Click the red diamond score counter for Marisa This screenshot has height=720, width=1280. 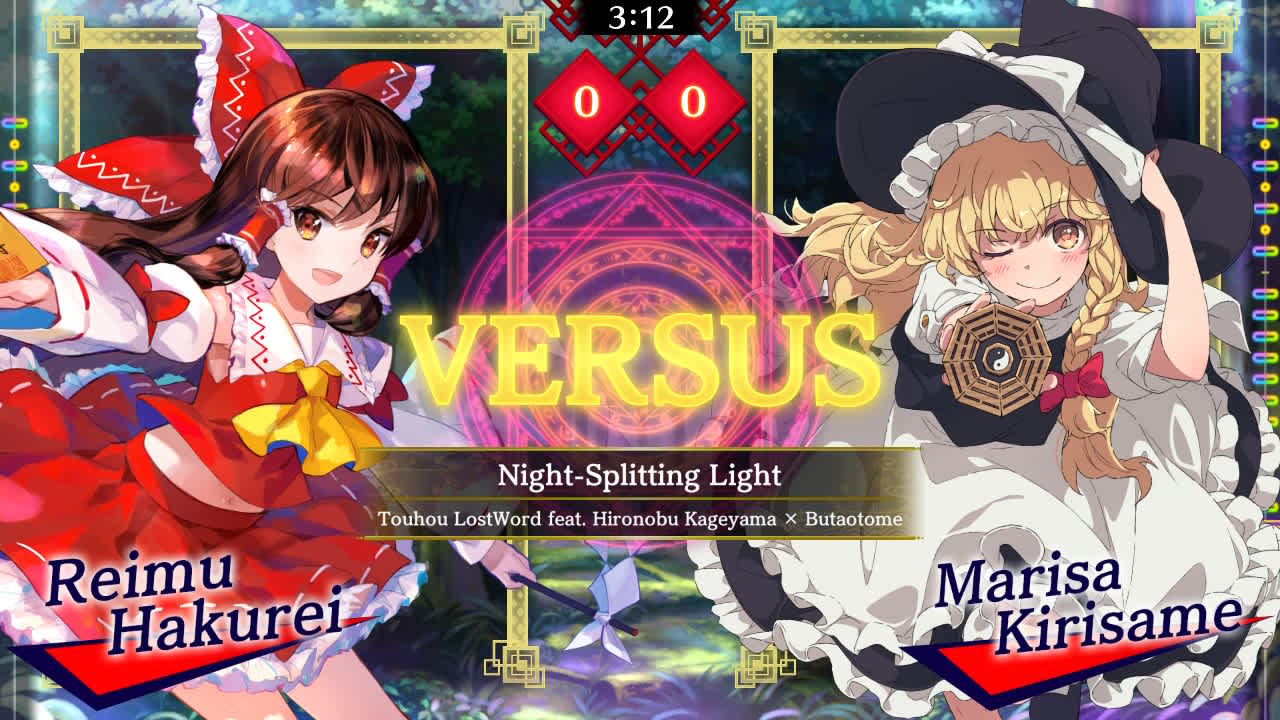coord(690,100)
